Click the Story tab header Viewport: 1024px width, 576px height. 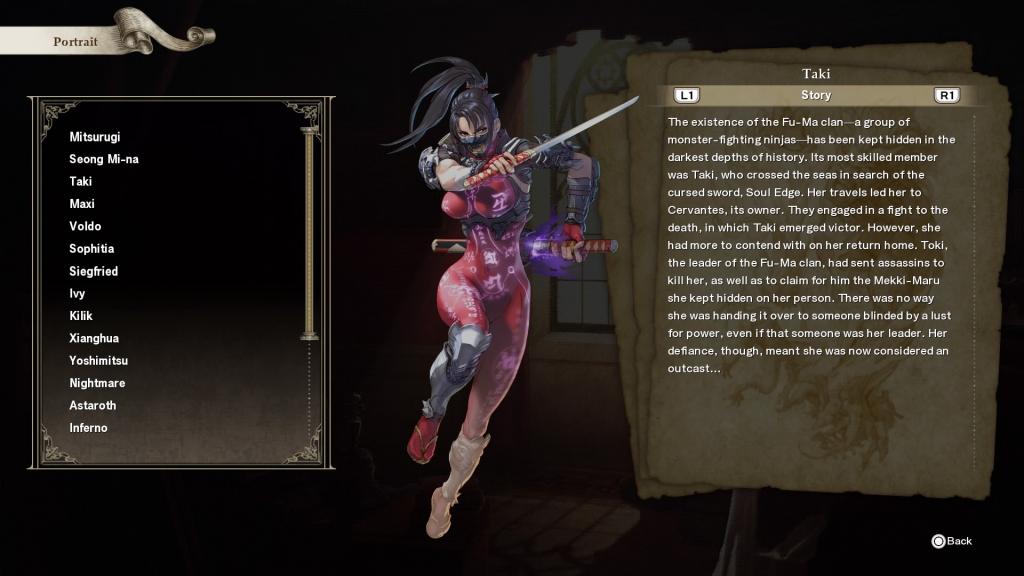[816, 96]
